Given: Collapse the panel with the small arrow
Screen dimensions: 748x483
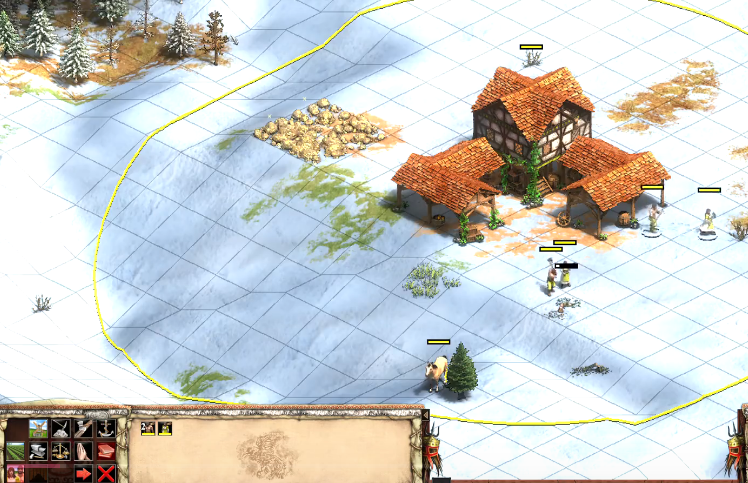Looking at the screenshot, I should (425, 415).
